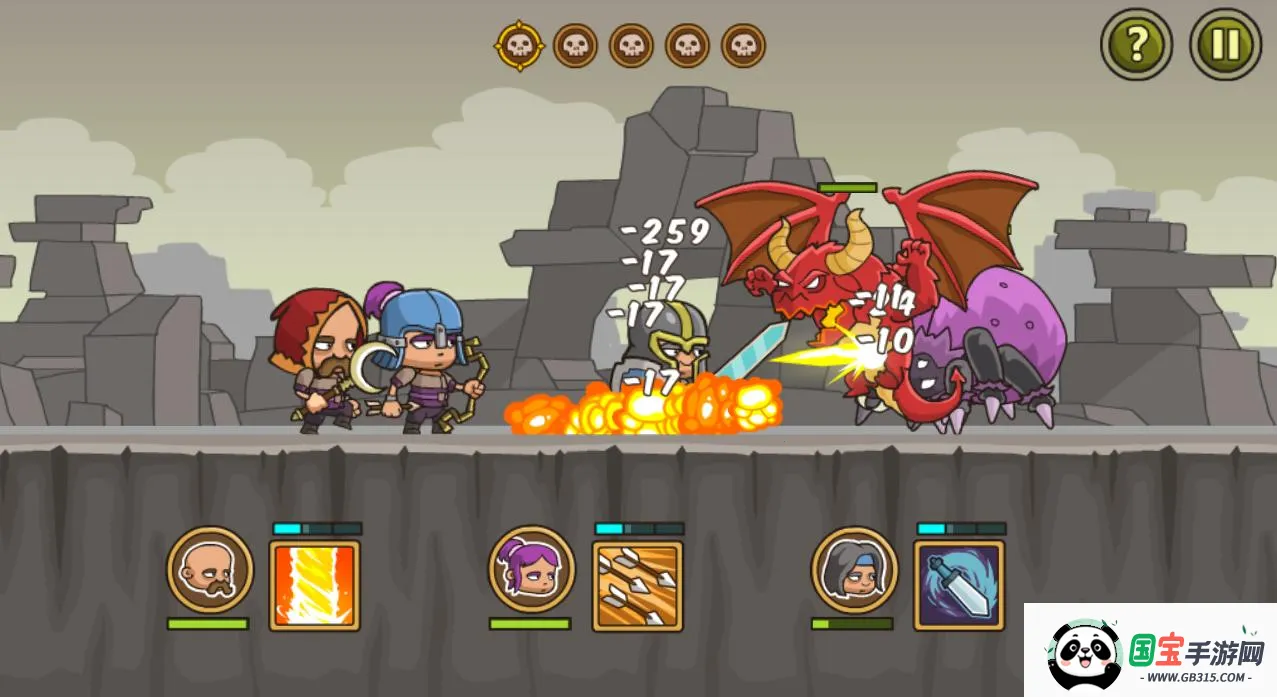Pause the game

click(1225, 45)
